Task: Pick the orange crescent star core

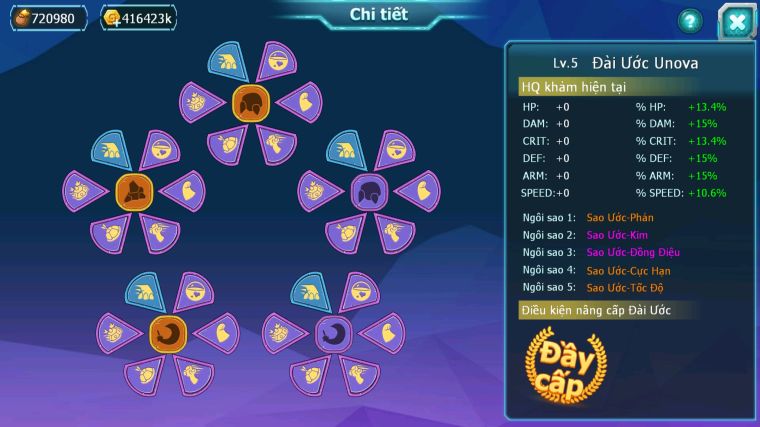Action: click(x=168, y=333)
